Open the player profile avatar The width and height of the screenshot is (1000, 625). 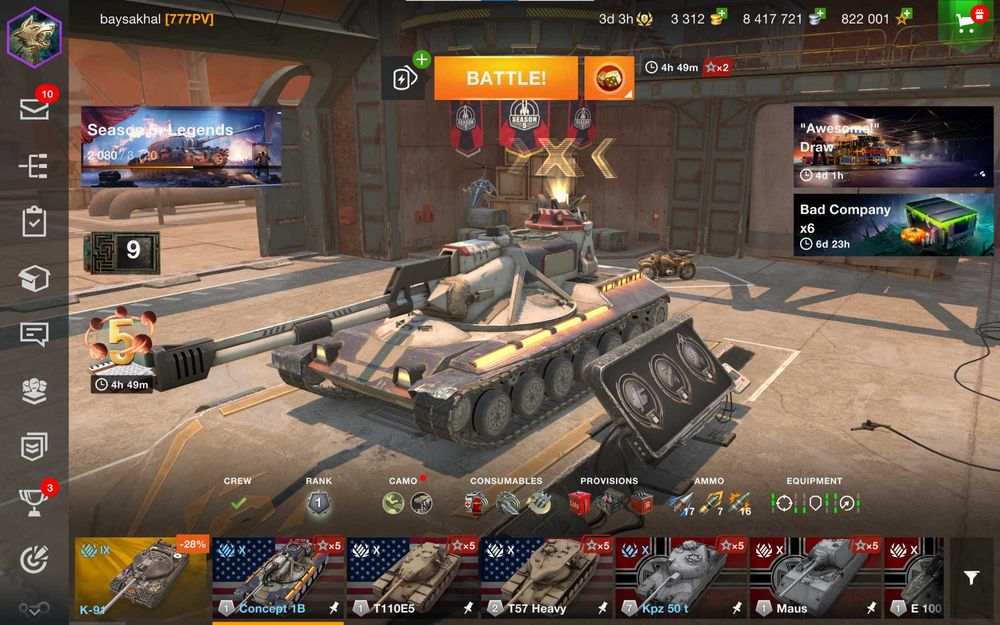pyautogui.click(x=34, y=36)
